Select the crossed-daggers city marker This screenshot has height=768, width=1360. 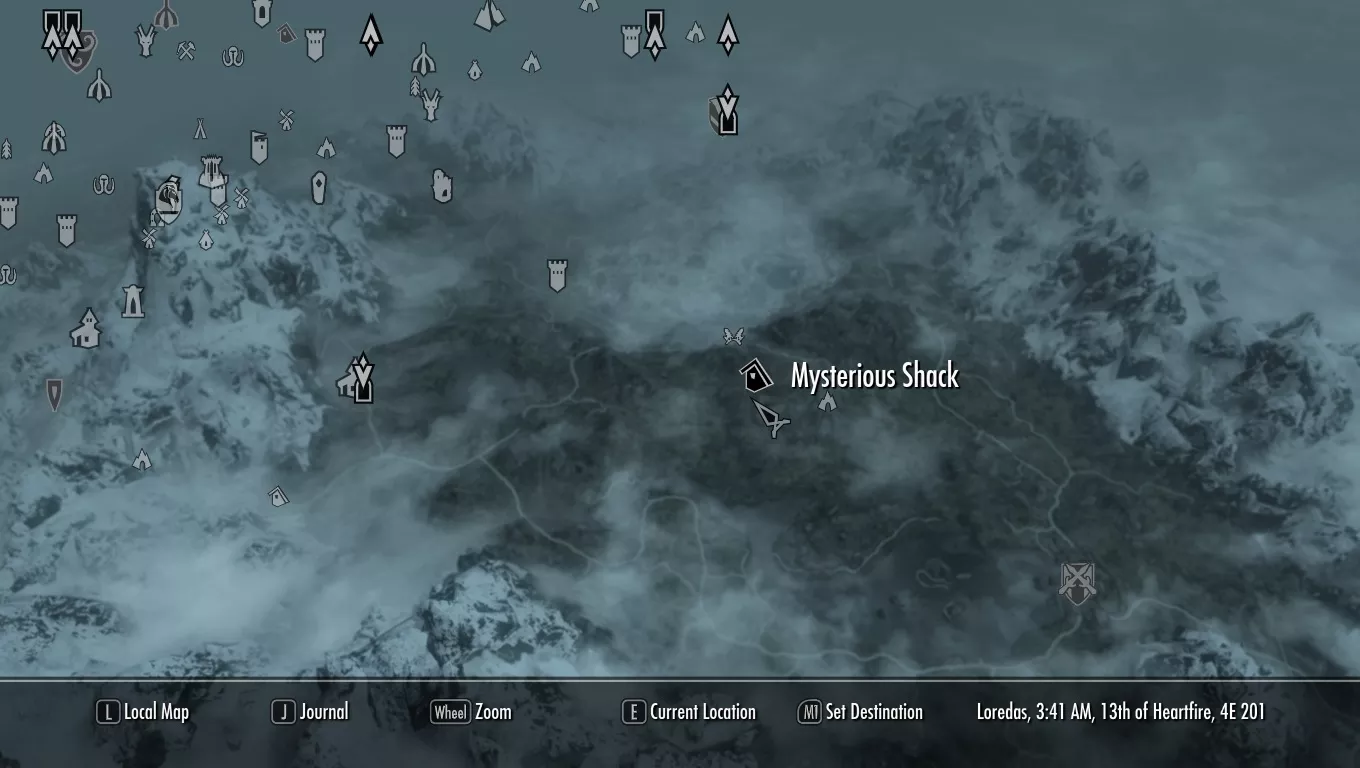point(1077,581)
